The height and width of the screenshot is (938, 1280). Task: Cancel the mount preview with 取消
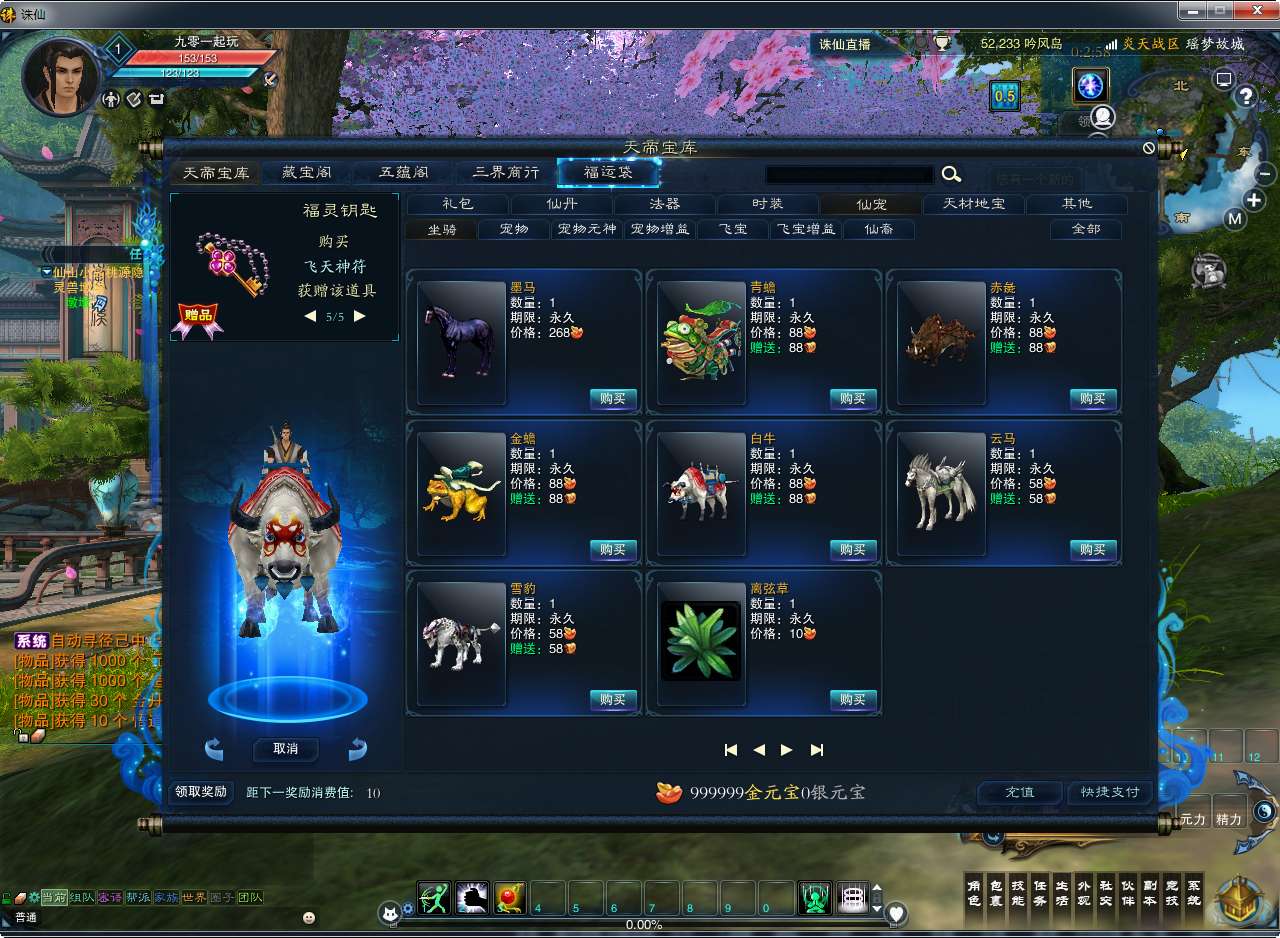tap(285, 749)
